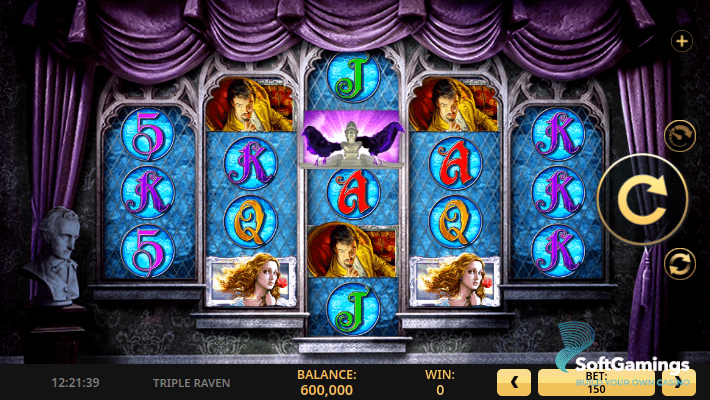Activate the turbo spin button above Spin
This screenshot has height=400, width=710.
pyautogui.click(x=679, y=135)
